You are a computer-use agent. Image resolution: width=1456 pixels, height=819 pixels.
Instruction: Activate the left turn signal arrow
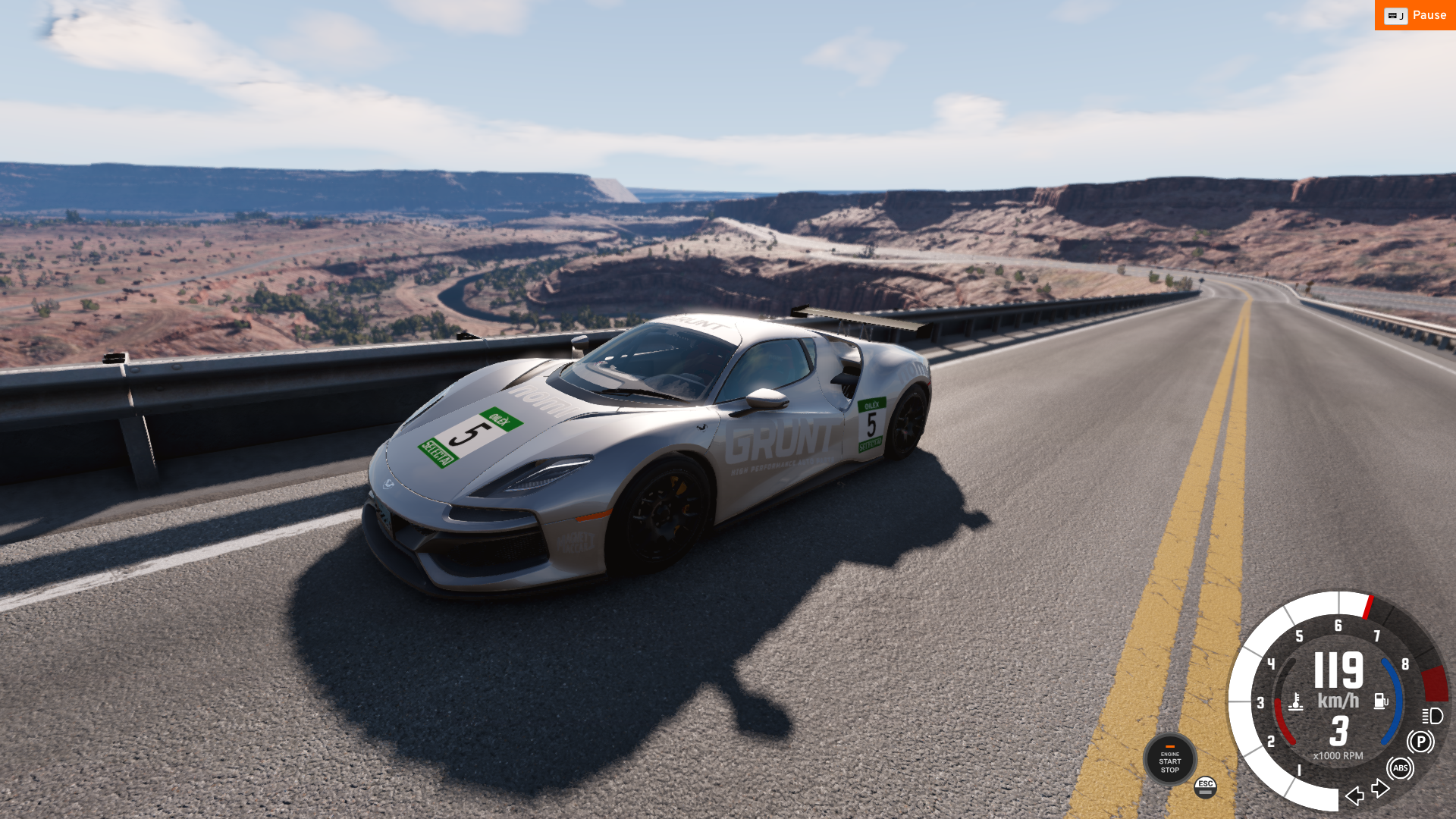(x=1354, y=795)
